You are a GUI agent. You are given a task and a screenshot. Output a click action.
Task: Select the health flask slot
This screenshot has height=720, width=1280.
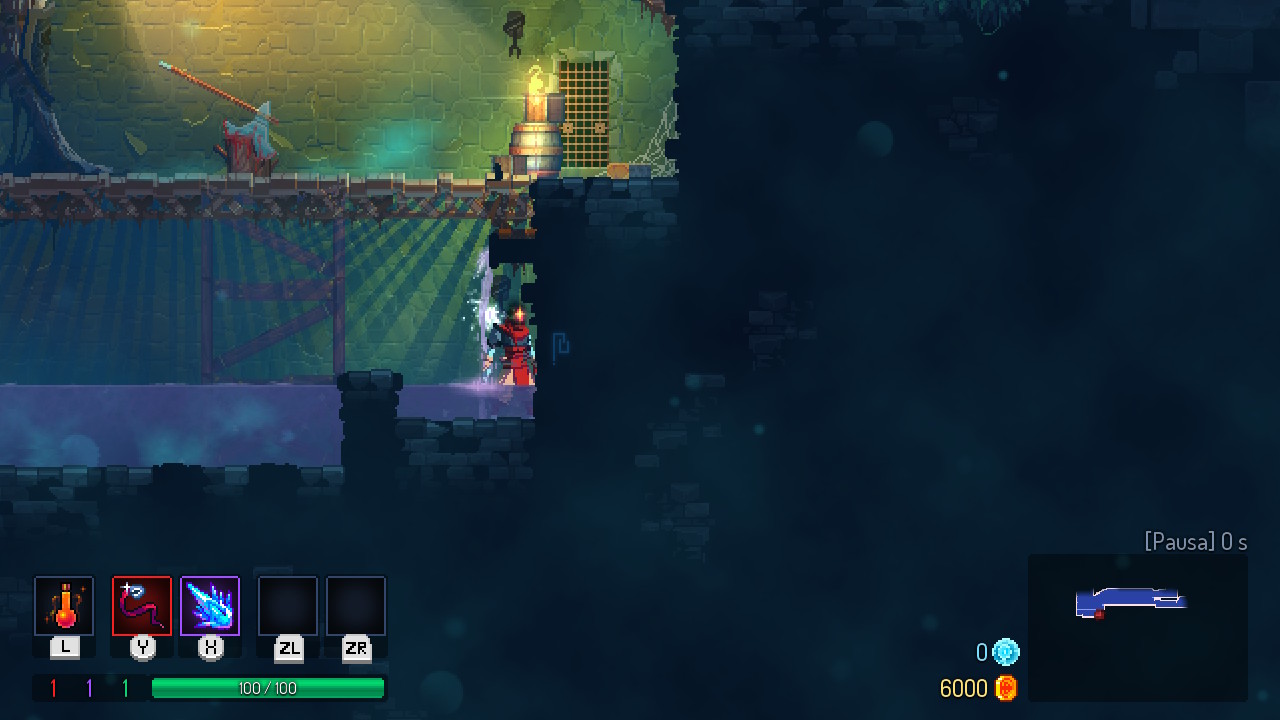point(64,606)
